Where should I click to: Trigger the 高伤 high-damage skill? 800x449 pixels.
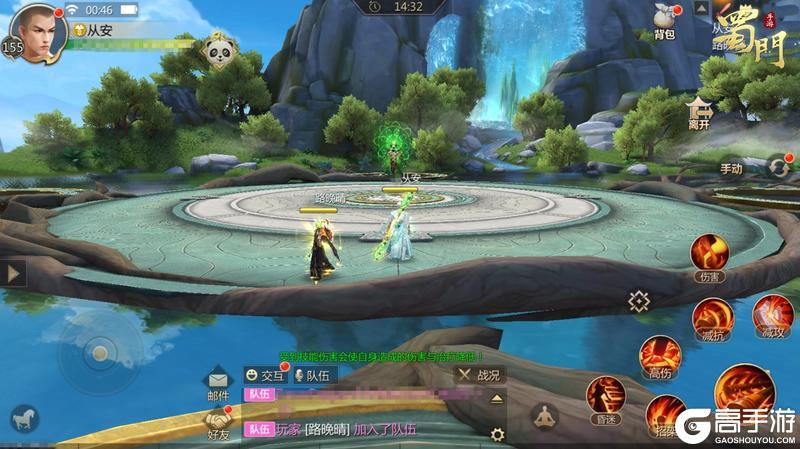pos(660,356)
